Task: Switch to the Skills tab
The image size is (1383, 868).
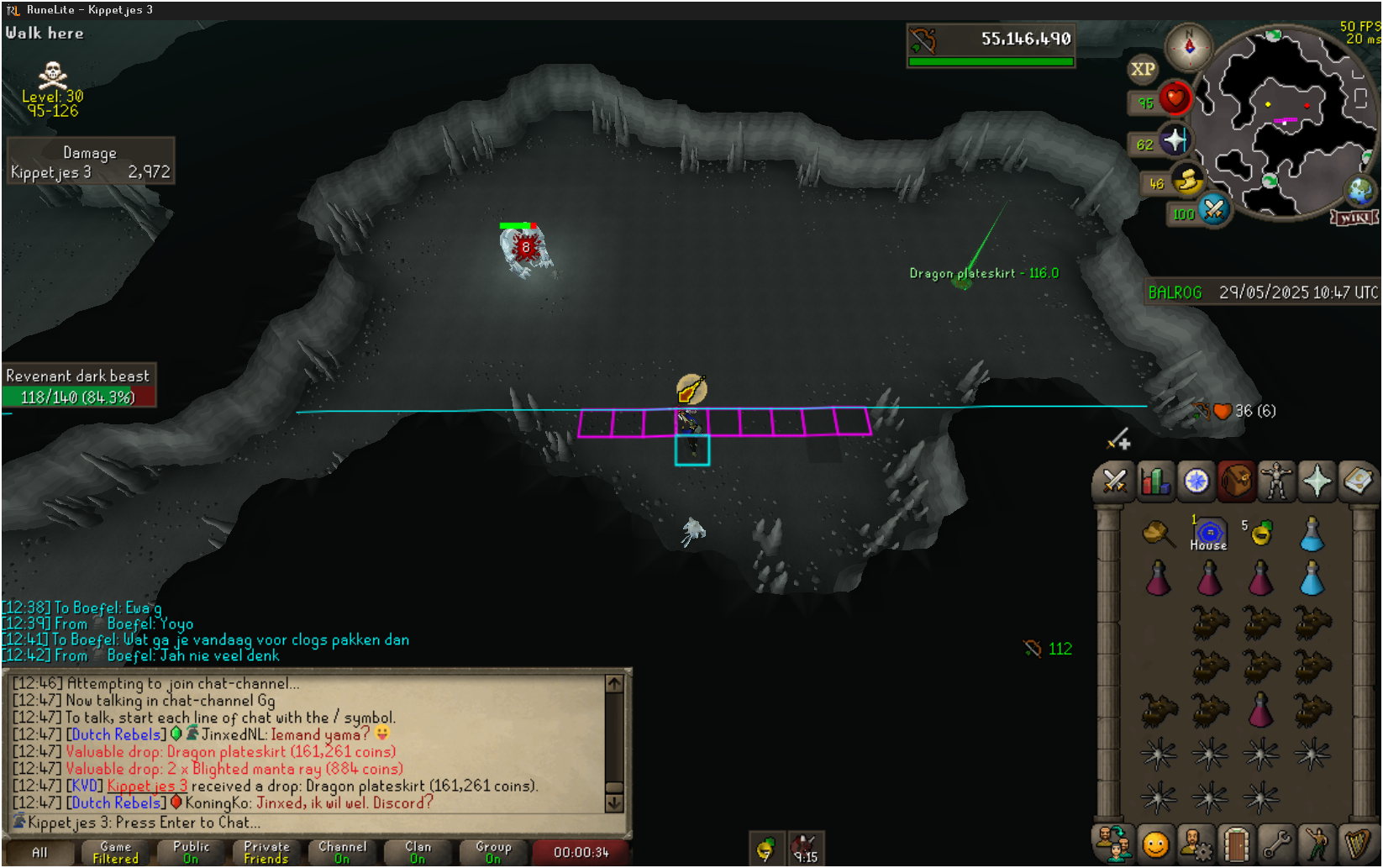Action: pyautogui.click(x=1155, y=481)
